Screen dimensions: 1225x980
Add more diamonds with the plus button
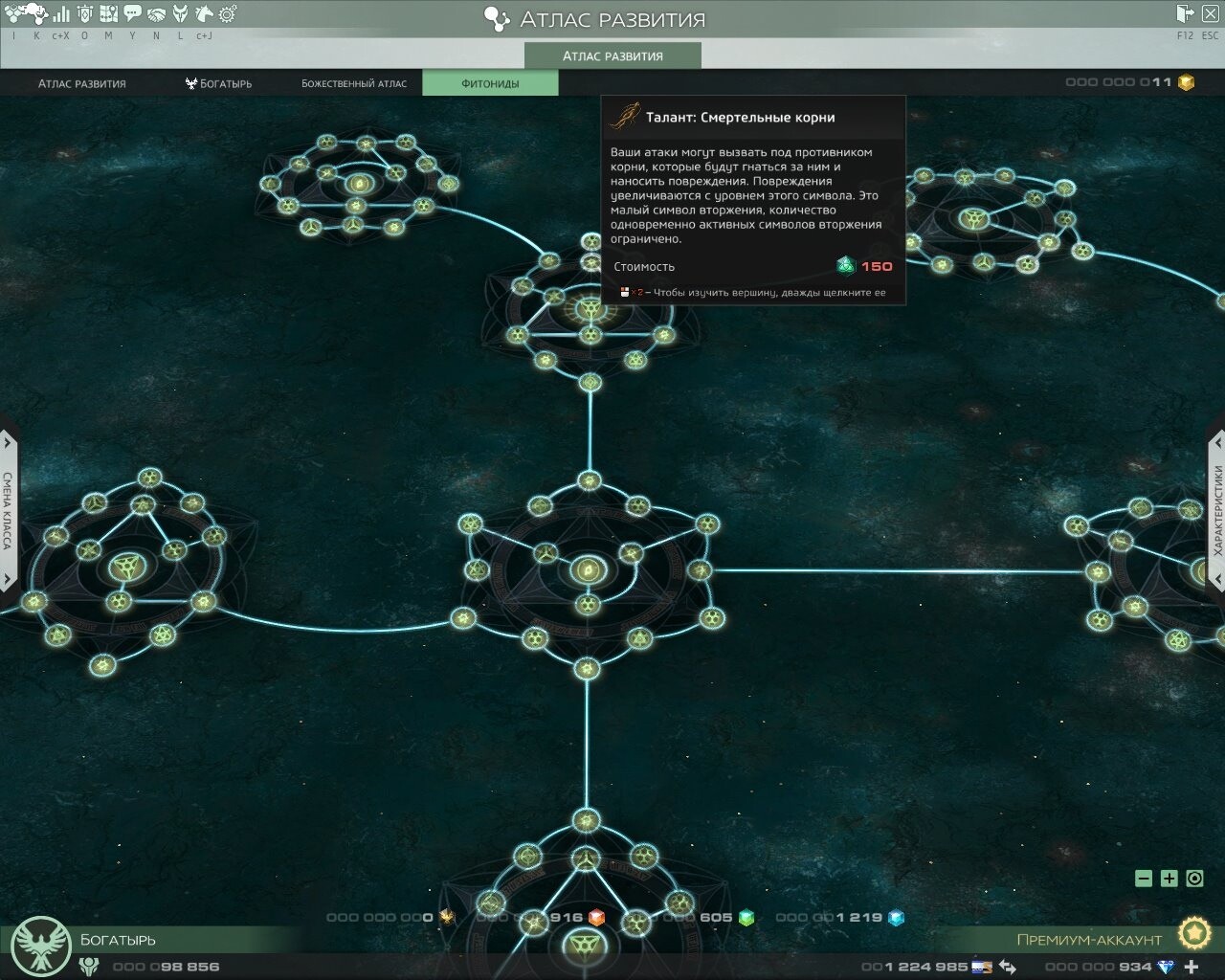[1192, 967]
